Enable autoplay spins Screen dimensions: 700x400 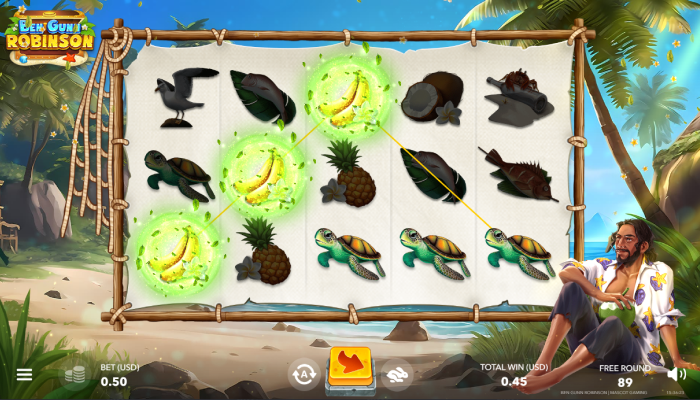pyautogui.click(x=304, y=374)
